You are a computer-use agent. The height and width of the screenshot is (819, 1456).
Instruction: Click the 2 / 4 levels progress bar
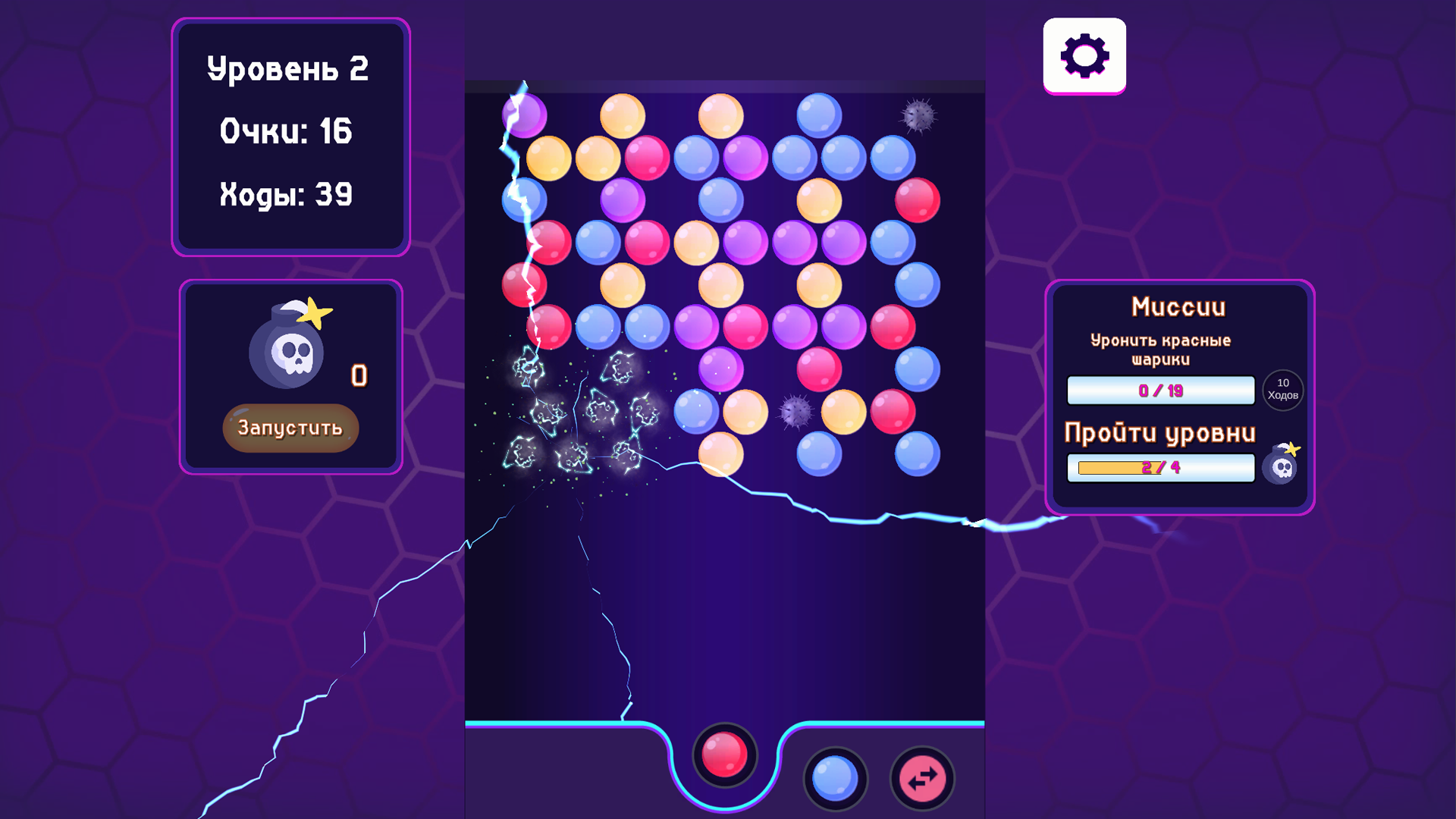(1160, 467)
